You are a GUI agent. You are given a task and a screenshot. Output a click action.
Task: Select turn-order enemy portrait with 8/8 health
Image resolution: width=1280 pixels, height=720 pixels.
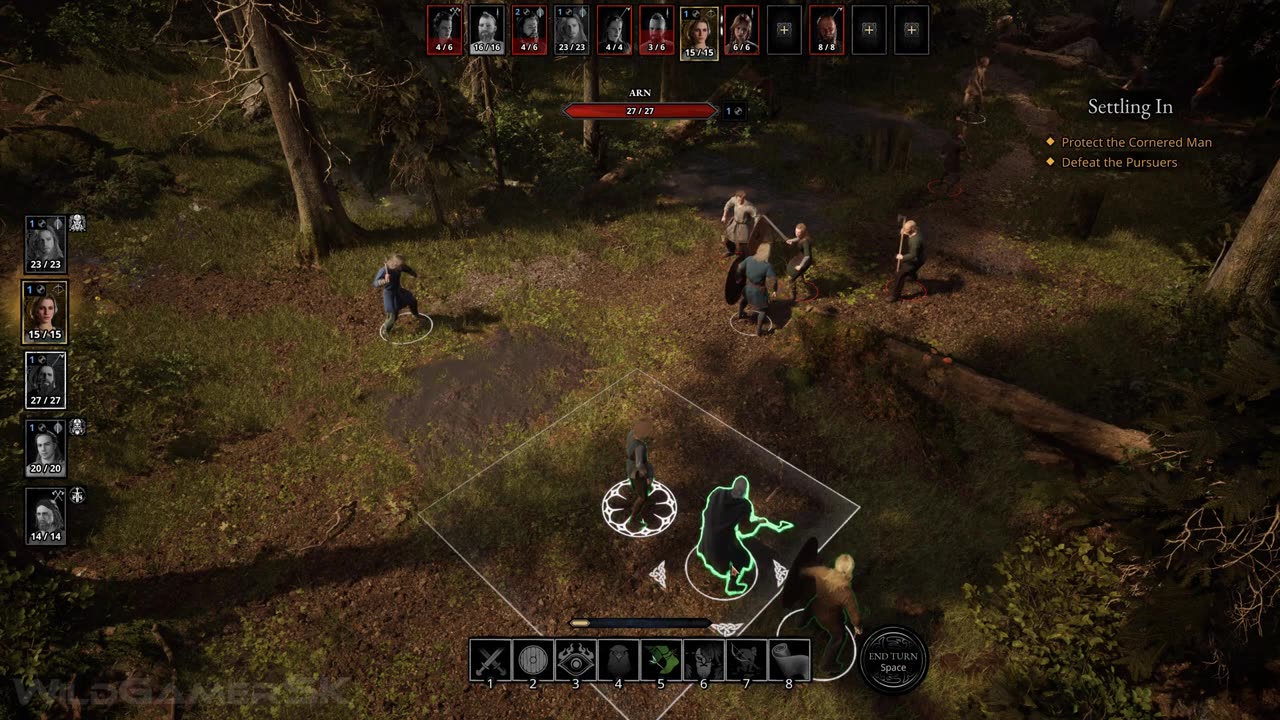click(826, 30)
